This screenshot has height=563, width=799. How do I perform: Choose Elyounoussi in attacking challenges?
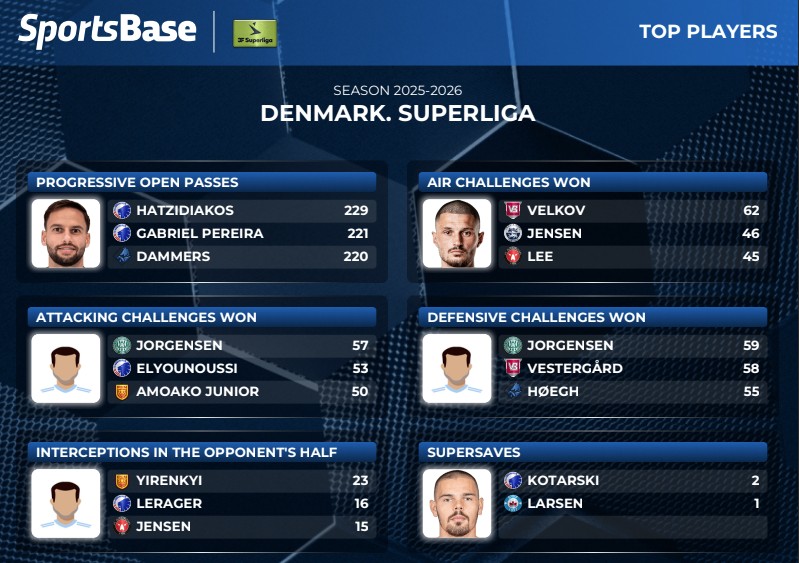point(241,368)
